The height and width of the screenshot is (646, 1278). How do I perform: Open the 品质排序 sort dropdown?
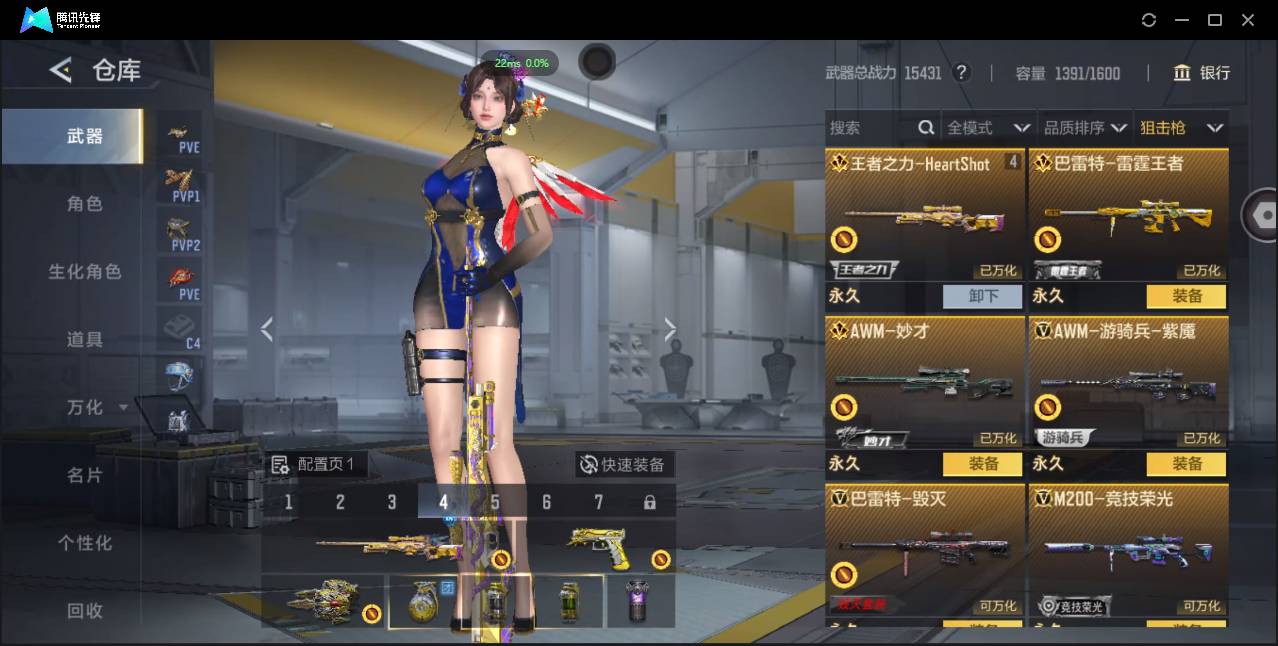pos(1085,128)
